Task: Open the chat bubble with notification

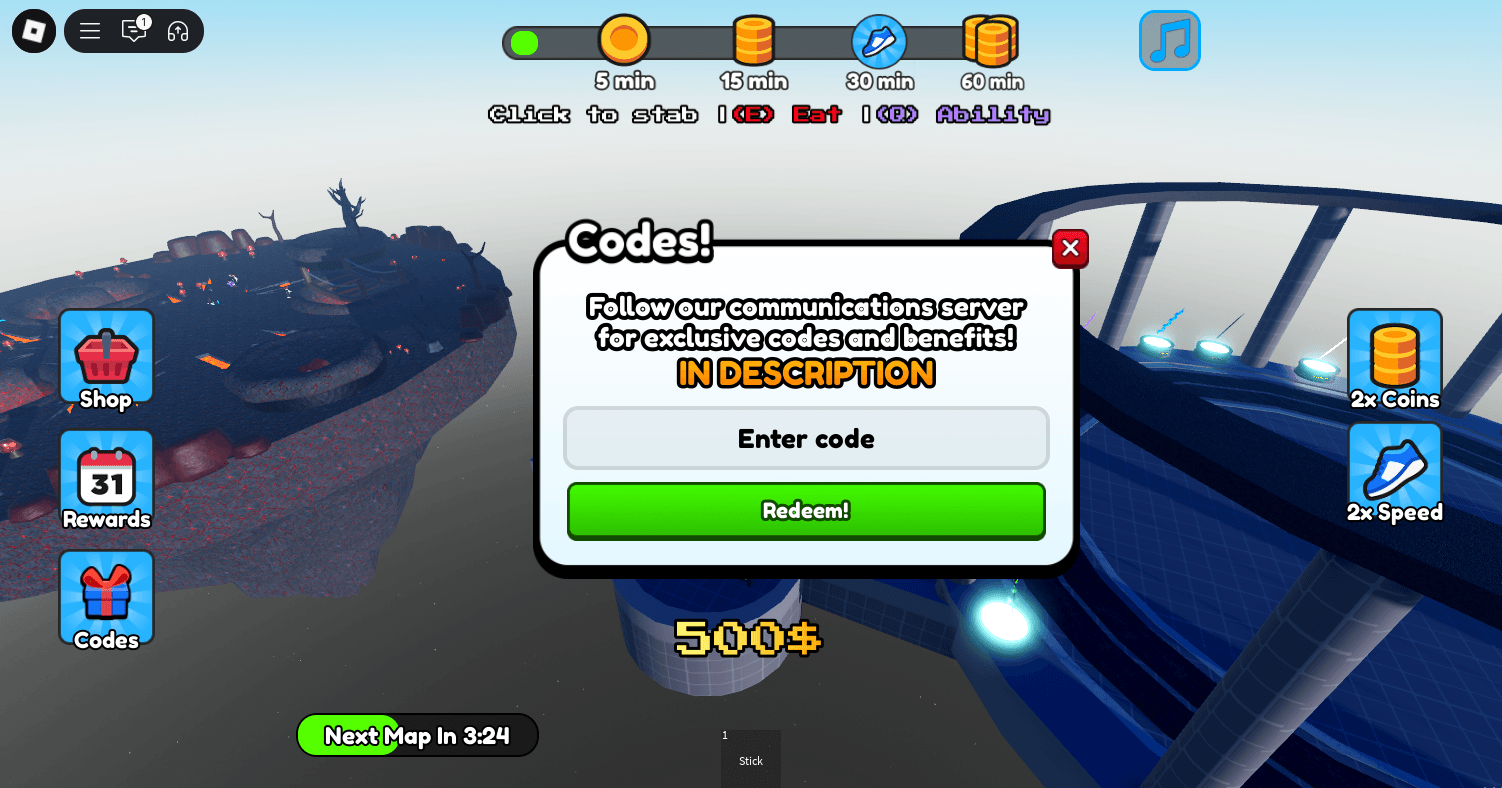Action: (134, 31)
